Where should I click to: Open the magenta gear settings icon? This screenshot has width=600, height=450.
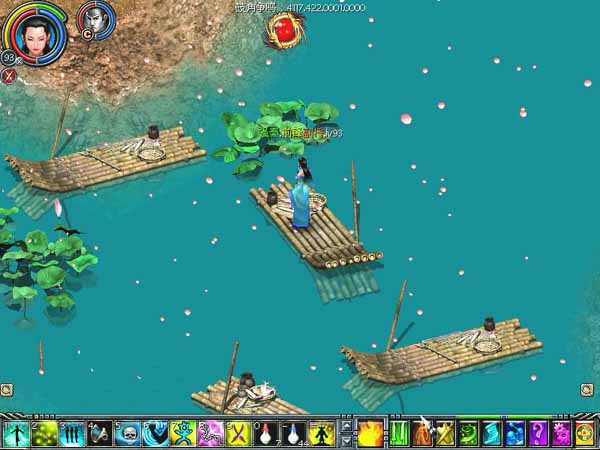561,434
